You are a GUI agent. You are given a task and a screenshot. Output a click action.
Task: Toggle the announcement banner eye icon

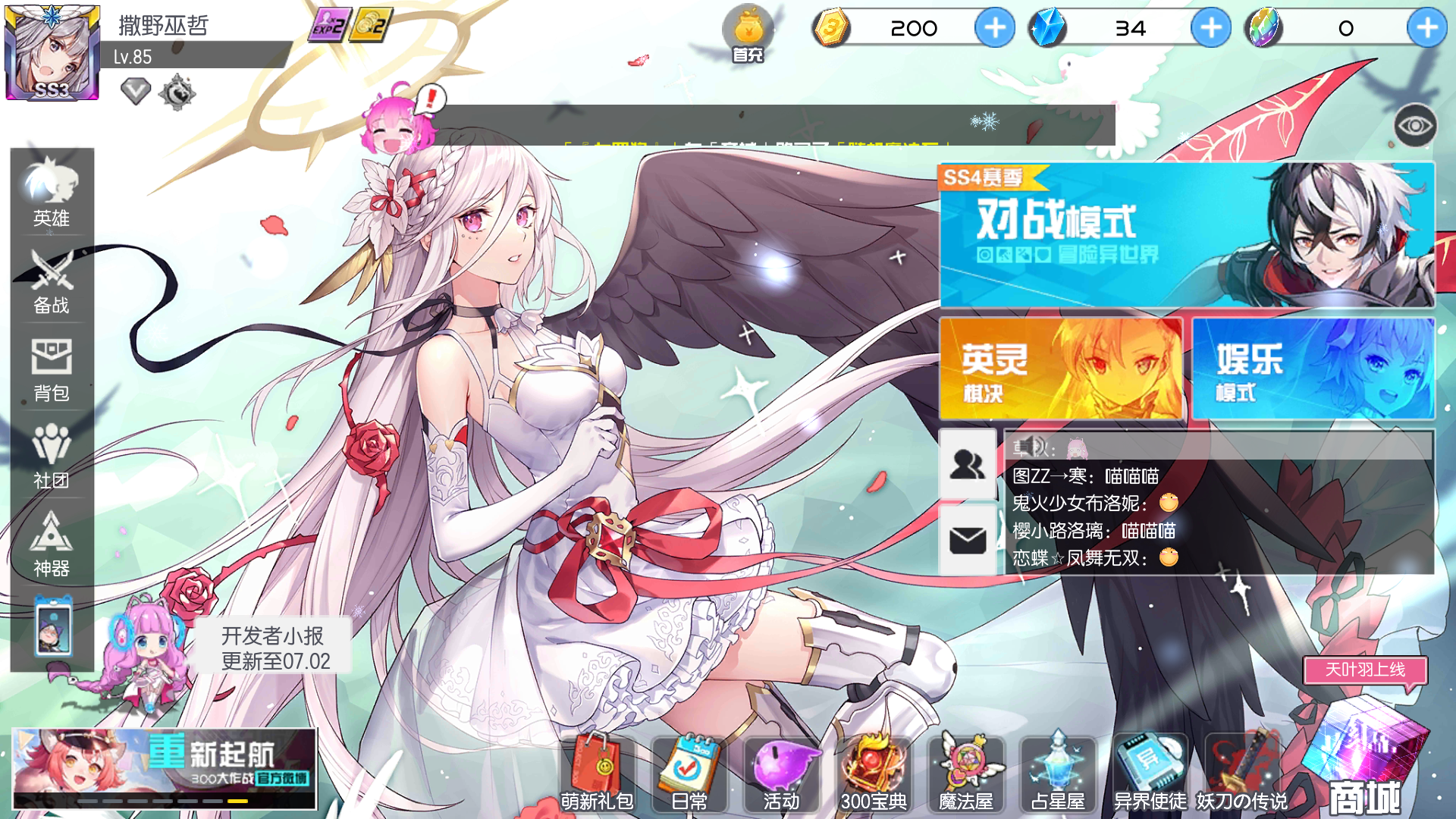(x=1417, y=126)
